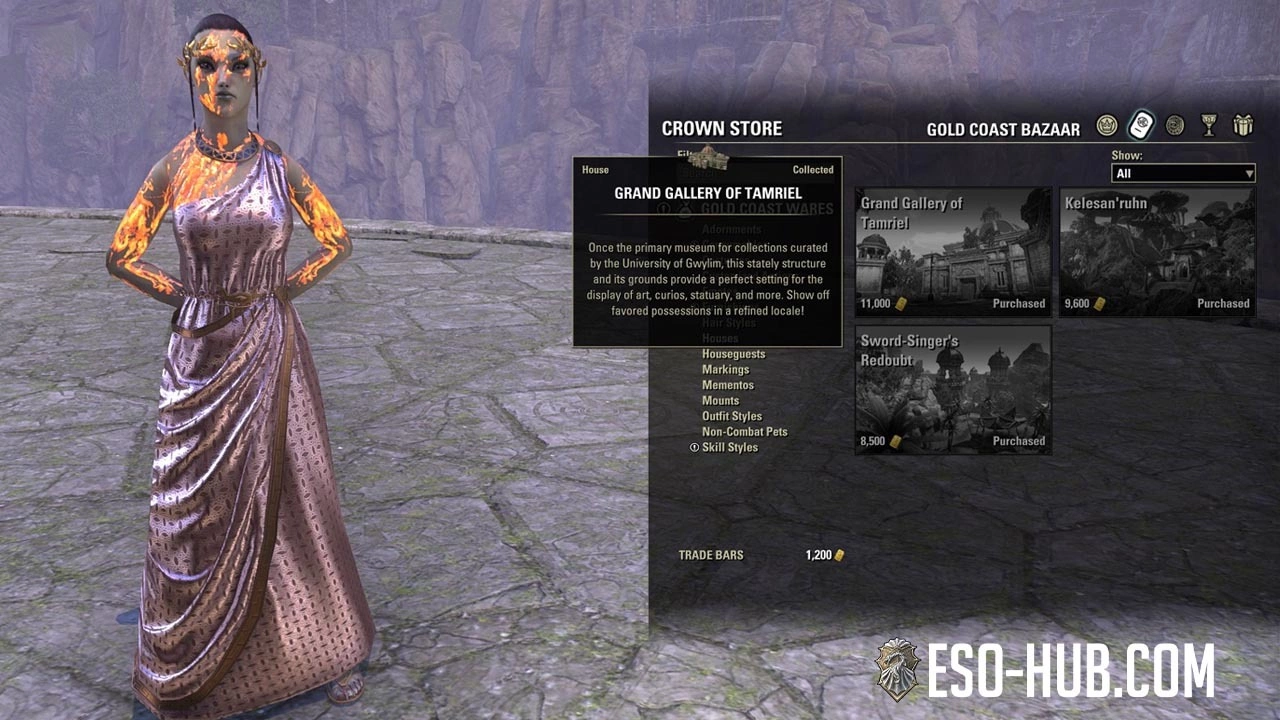The width and height of the screenshot is (1280, 720).
Task: Browse the Markings category
Action: point(725,370)
